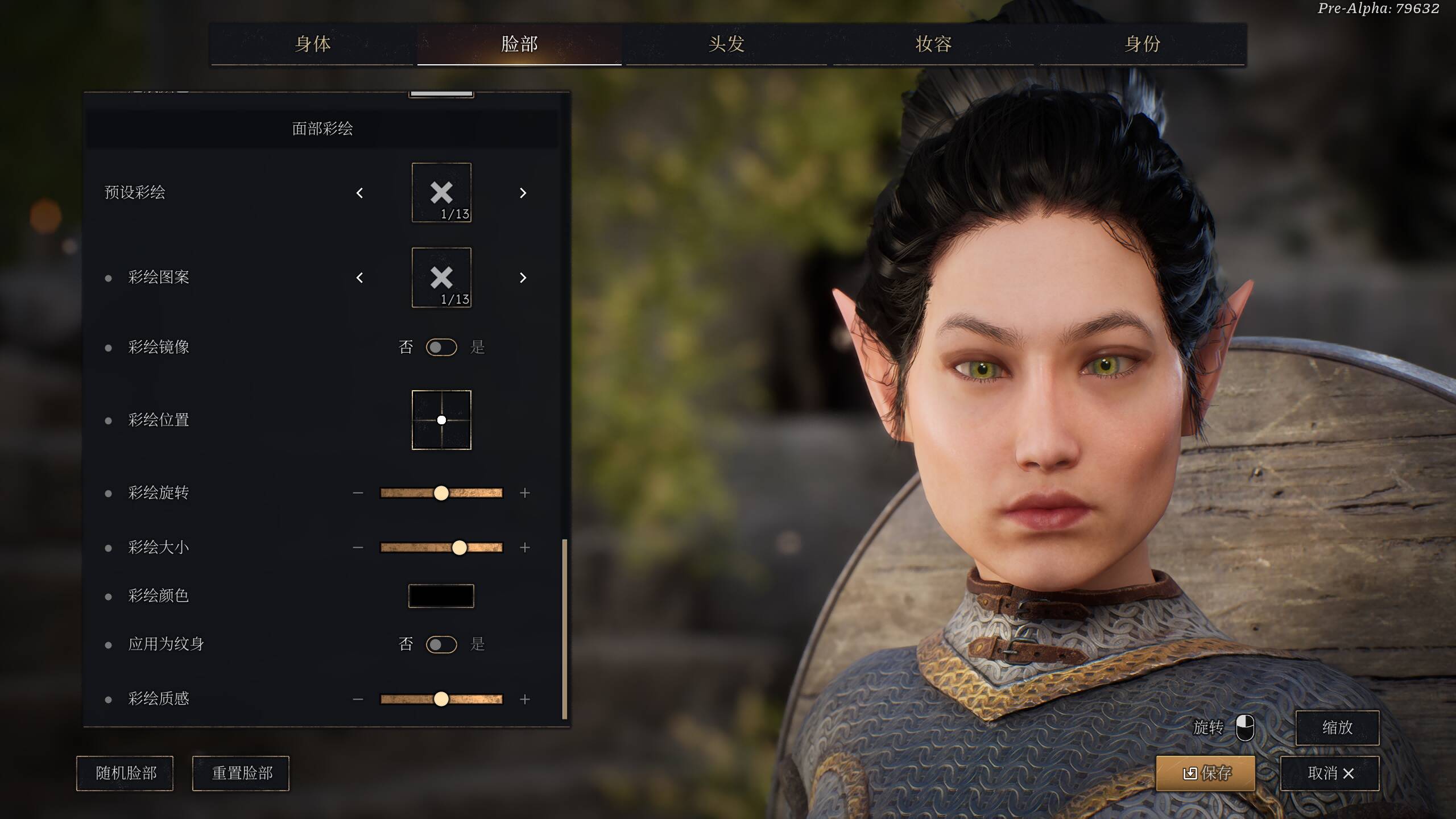Go back to previous 彩绘图案 pattern
The width and height of the screenshot is (1456, 819).
click(359, 278)
